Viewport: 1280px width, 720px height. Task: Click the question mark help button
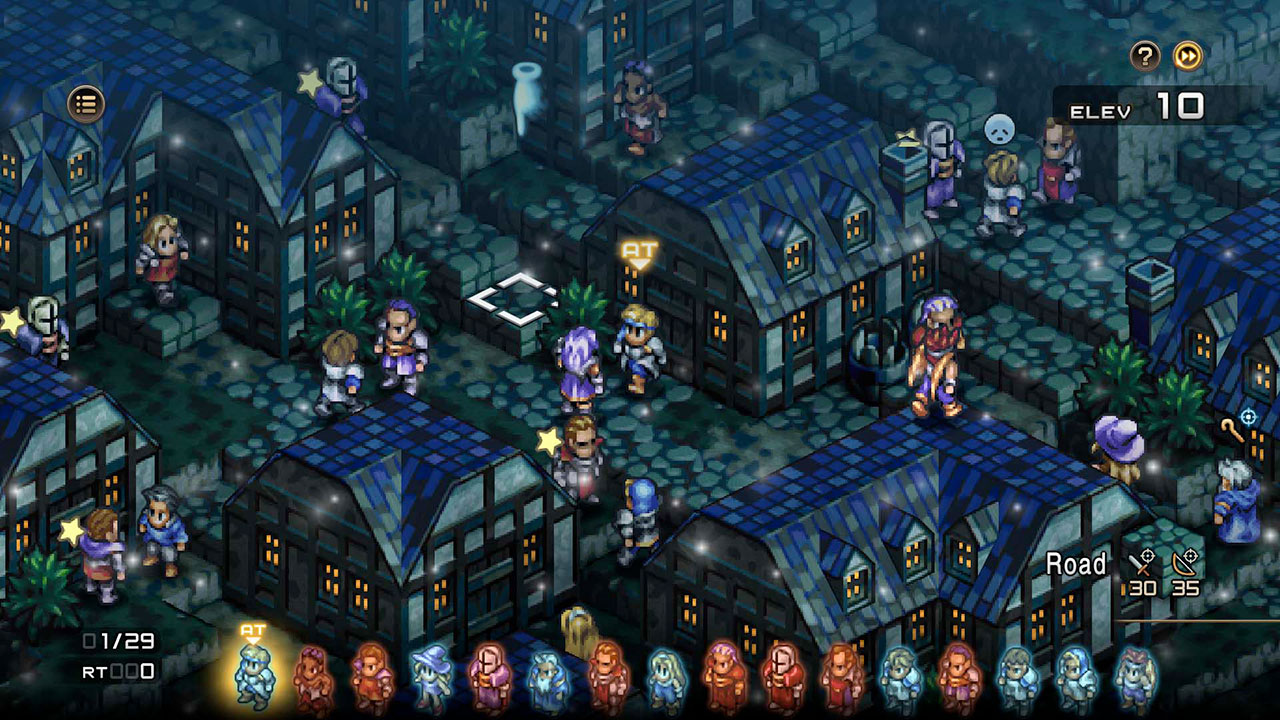click(1145, 56)
